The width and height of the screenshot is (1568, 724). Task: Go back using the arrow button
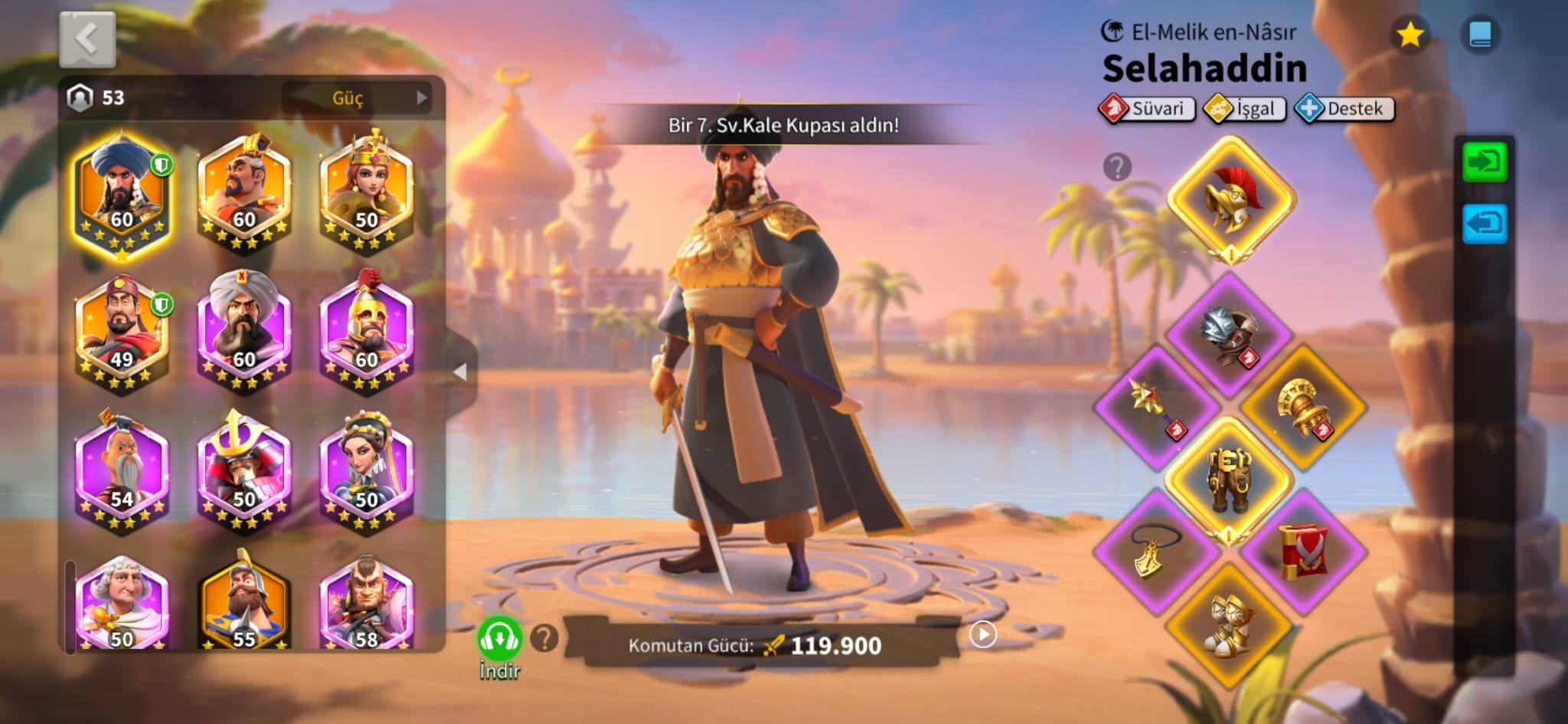click(87, 39)
